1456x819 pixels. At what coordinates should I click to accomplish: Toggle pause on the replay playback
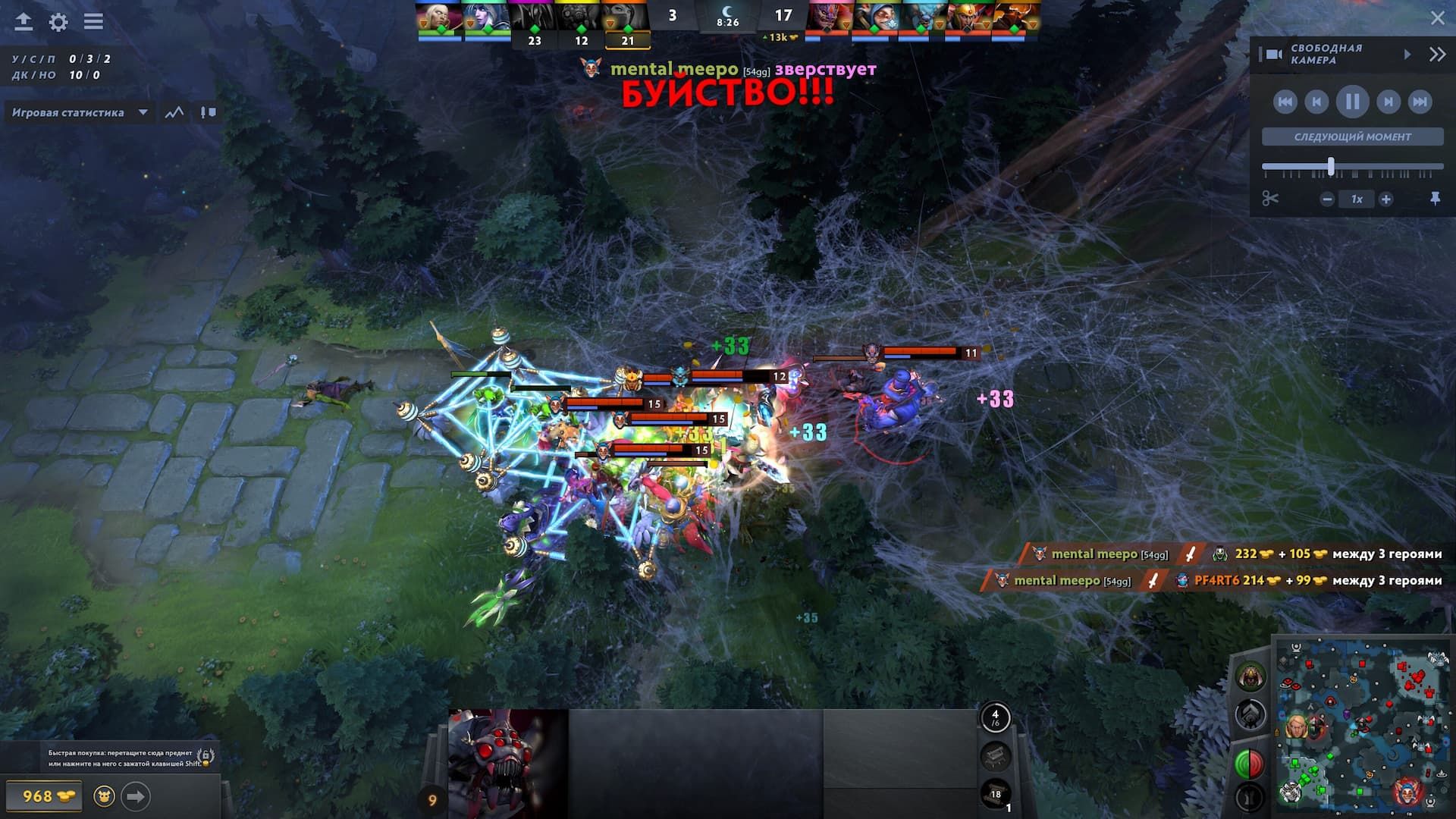click(x=1354, y=102)
